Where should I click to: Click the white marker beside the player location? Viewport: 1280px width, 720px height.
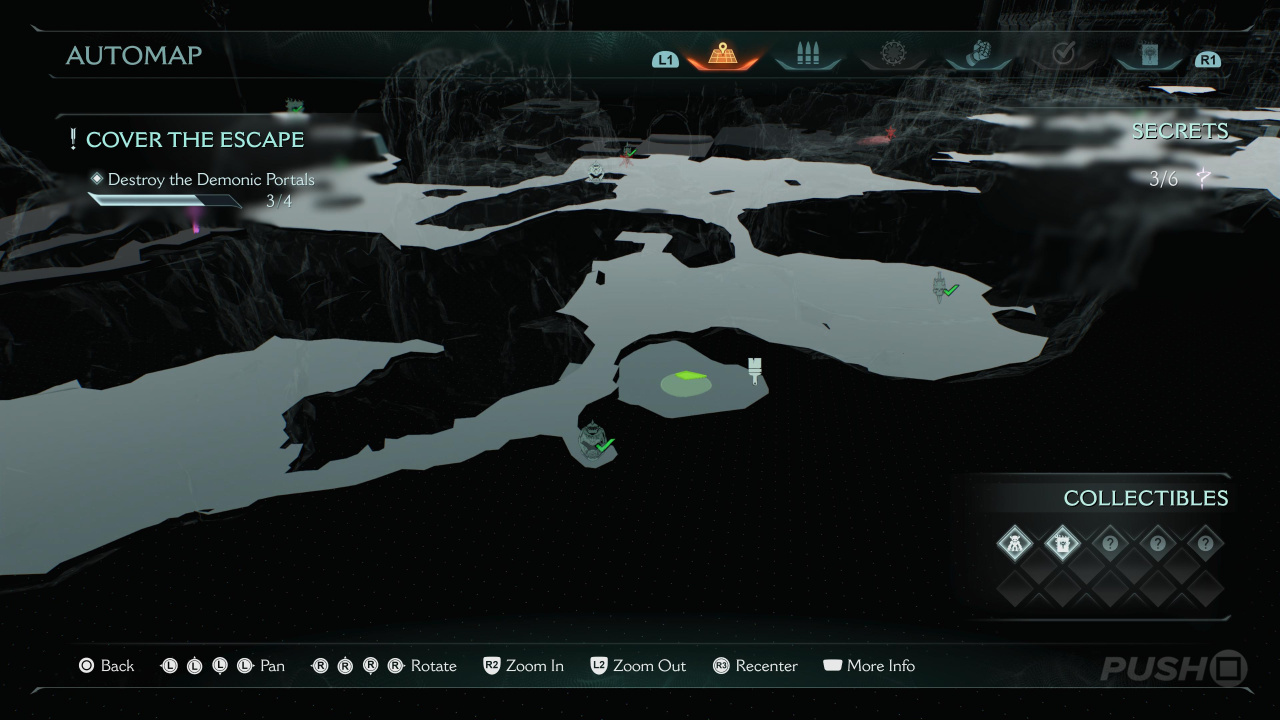[x=755, y=369]
